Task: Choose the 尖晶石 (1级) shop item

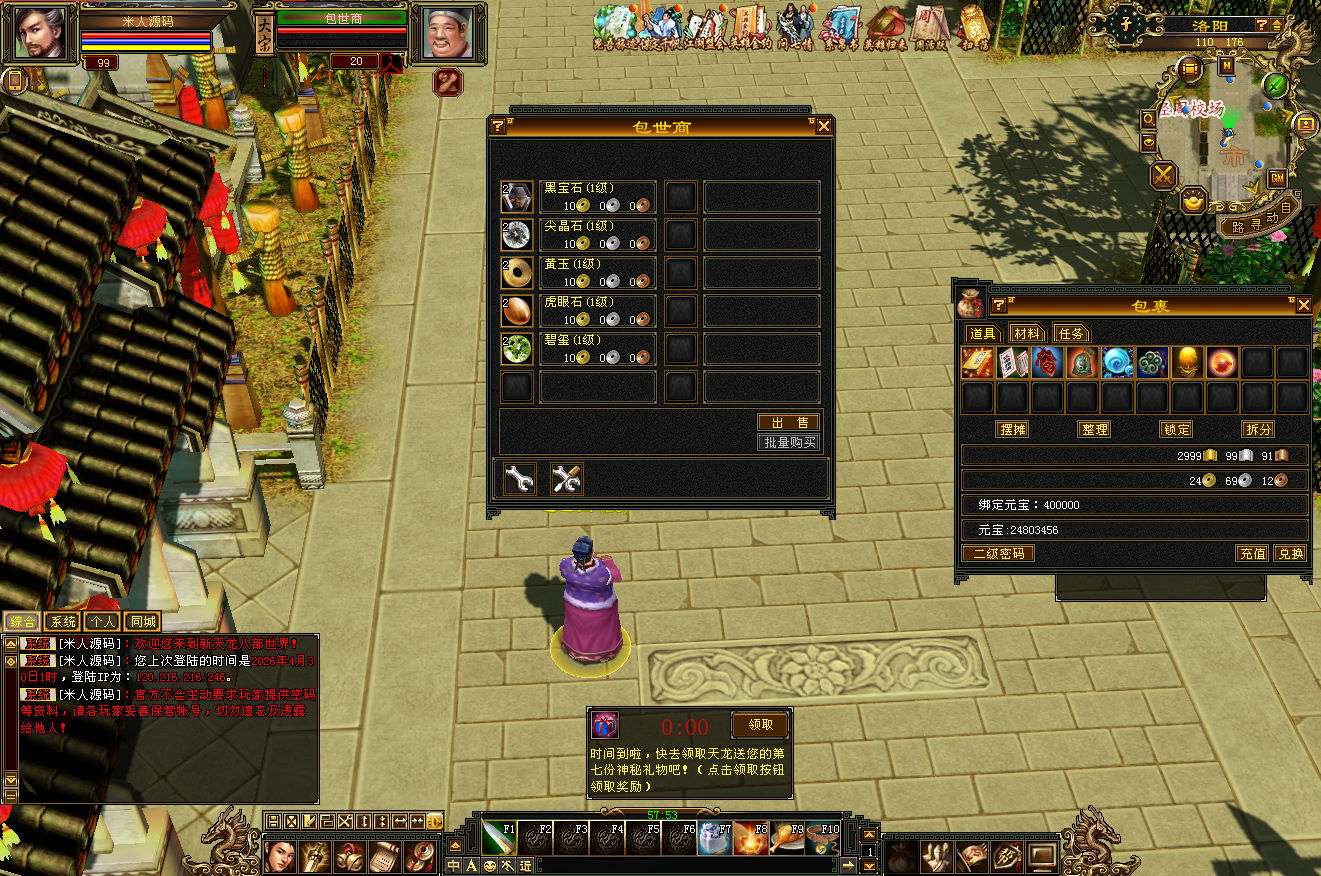Action: 517,235
